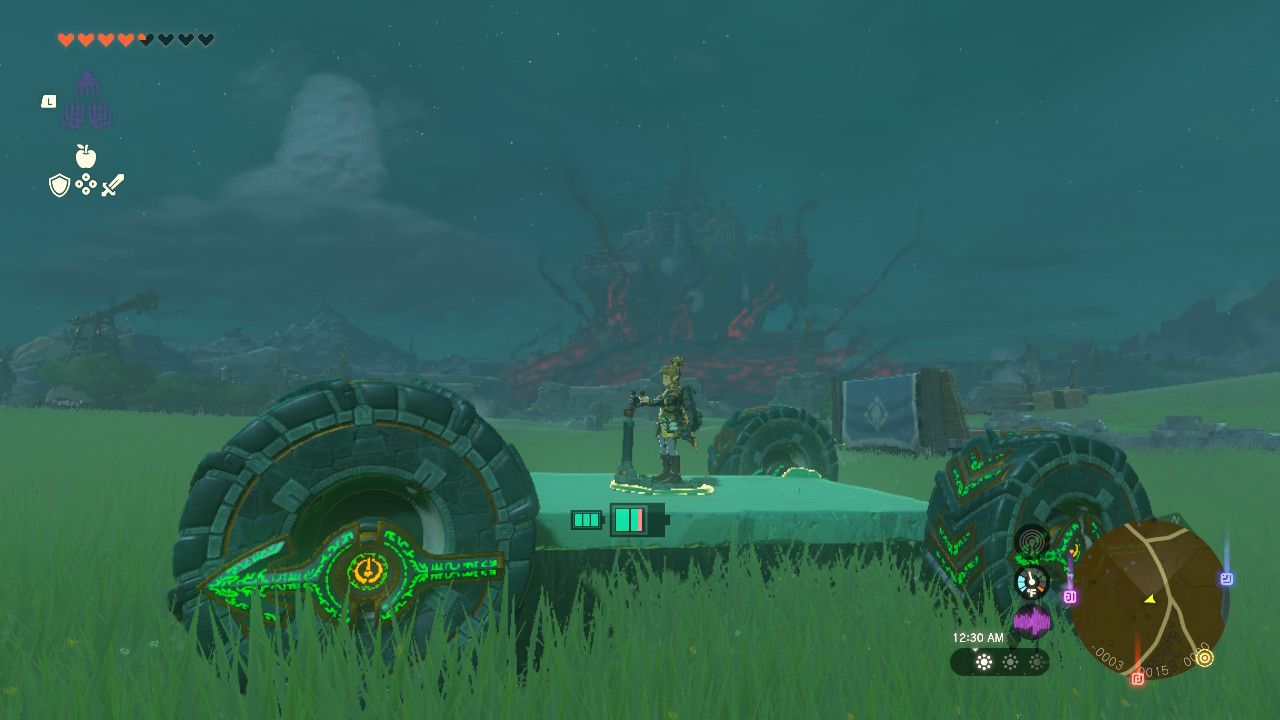
Task: Click the 12:30 AM time display
Action: click(979, 636)
